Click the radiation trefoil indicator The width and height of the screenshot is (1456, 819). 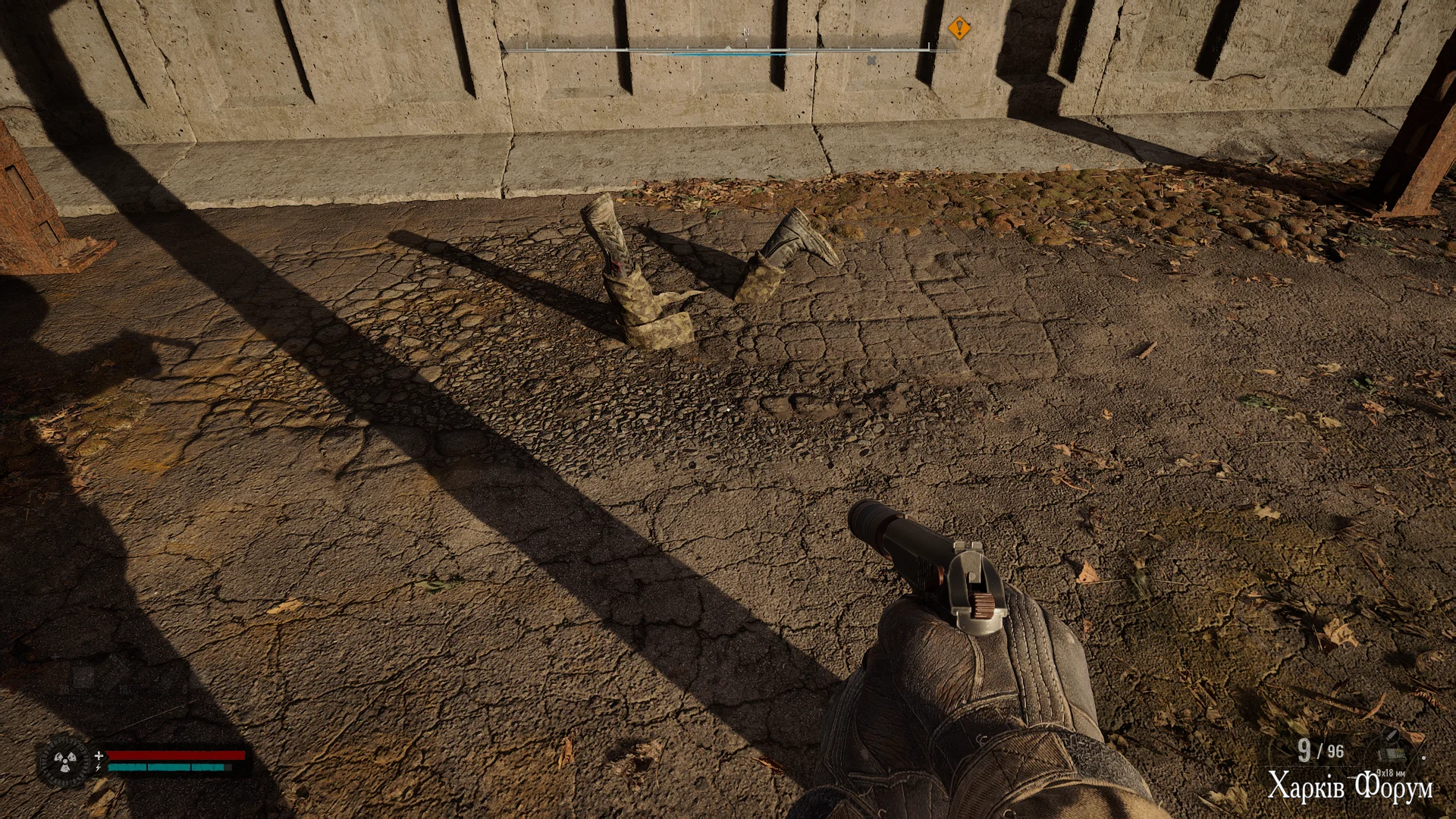[x=64, y=761]
